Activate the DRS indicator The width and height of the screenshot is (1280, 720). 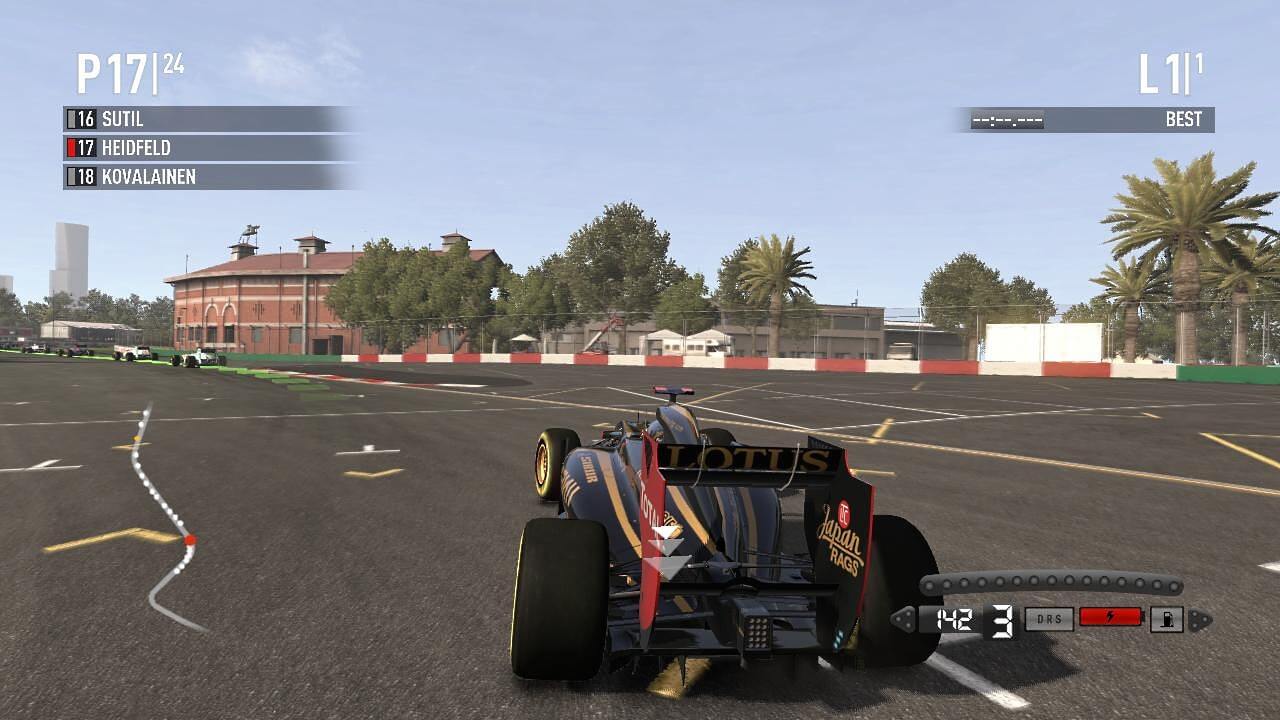[x=1049, y=620]
